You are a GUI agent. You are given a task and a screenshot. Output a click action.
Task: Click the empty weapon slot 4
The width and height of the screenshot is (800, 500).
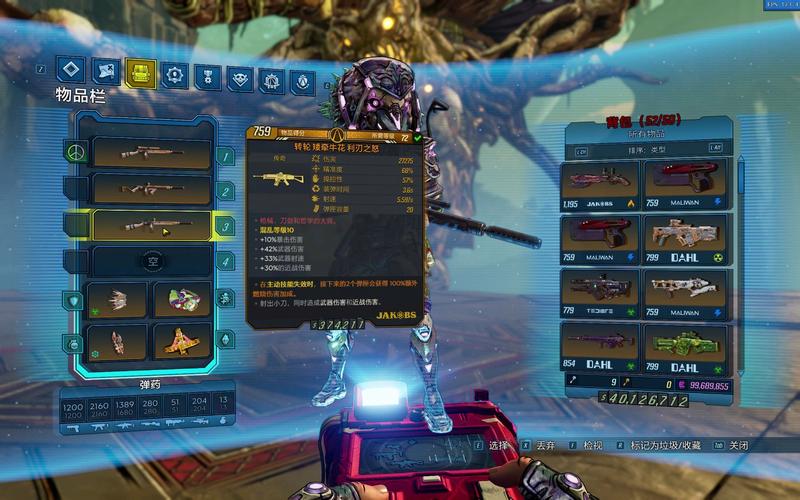point(152,261)
